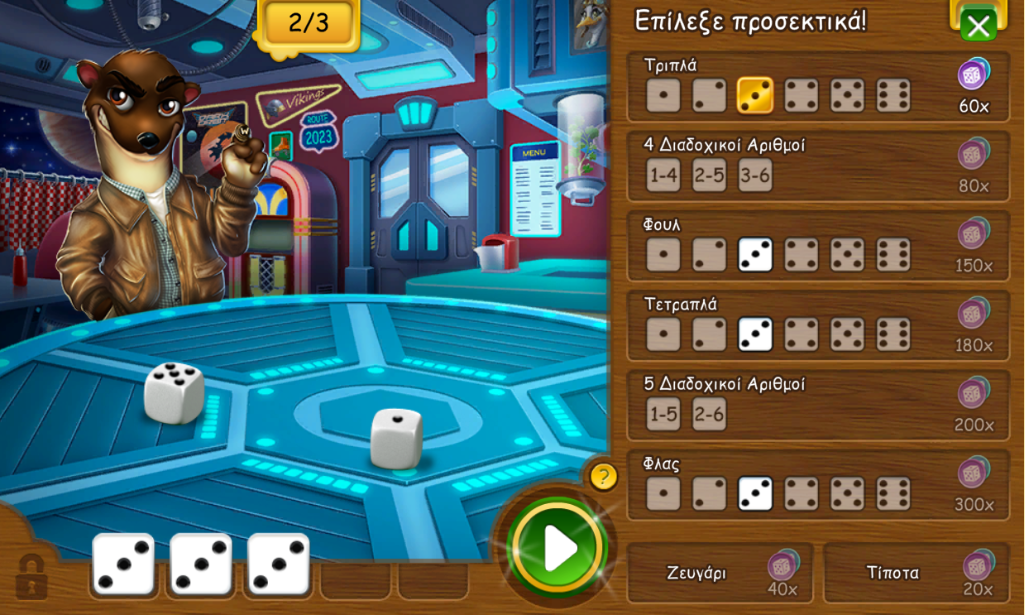
Task: Select the highlighted three-die in Τριπλά row
Action: coord(755,95)
